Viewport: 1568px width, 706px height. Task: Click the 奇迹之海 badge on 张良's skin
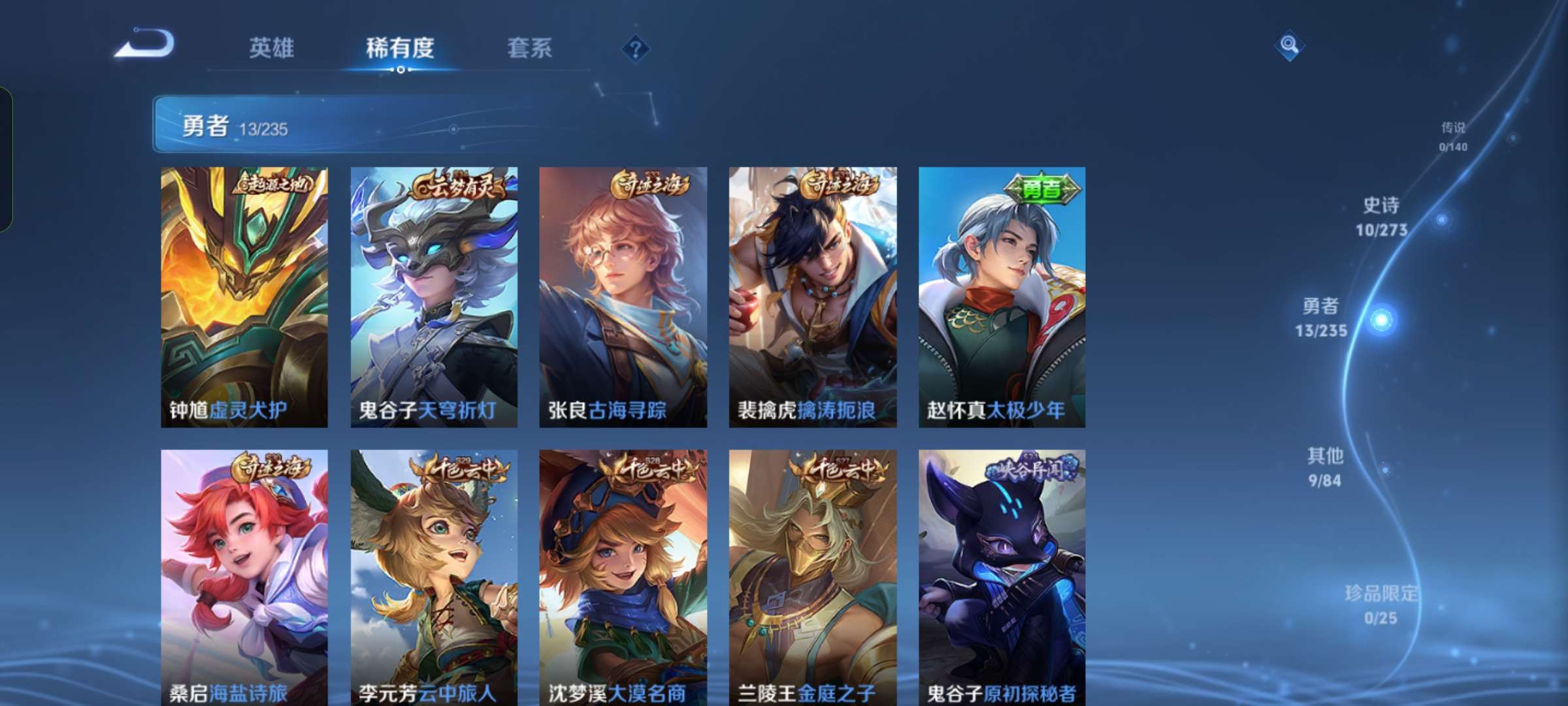tap(650, 185)
